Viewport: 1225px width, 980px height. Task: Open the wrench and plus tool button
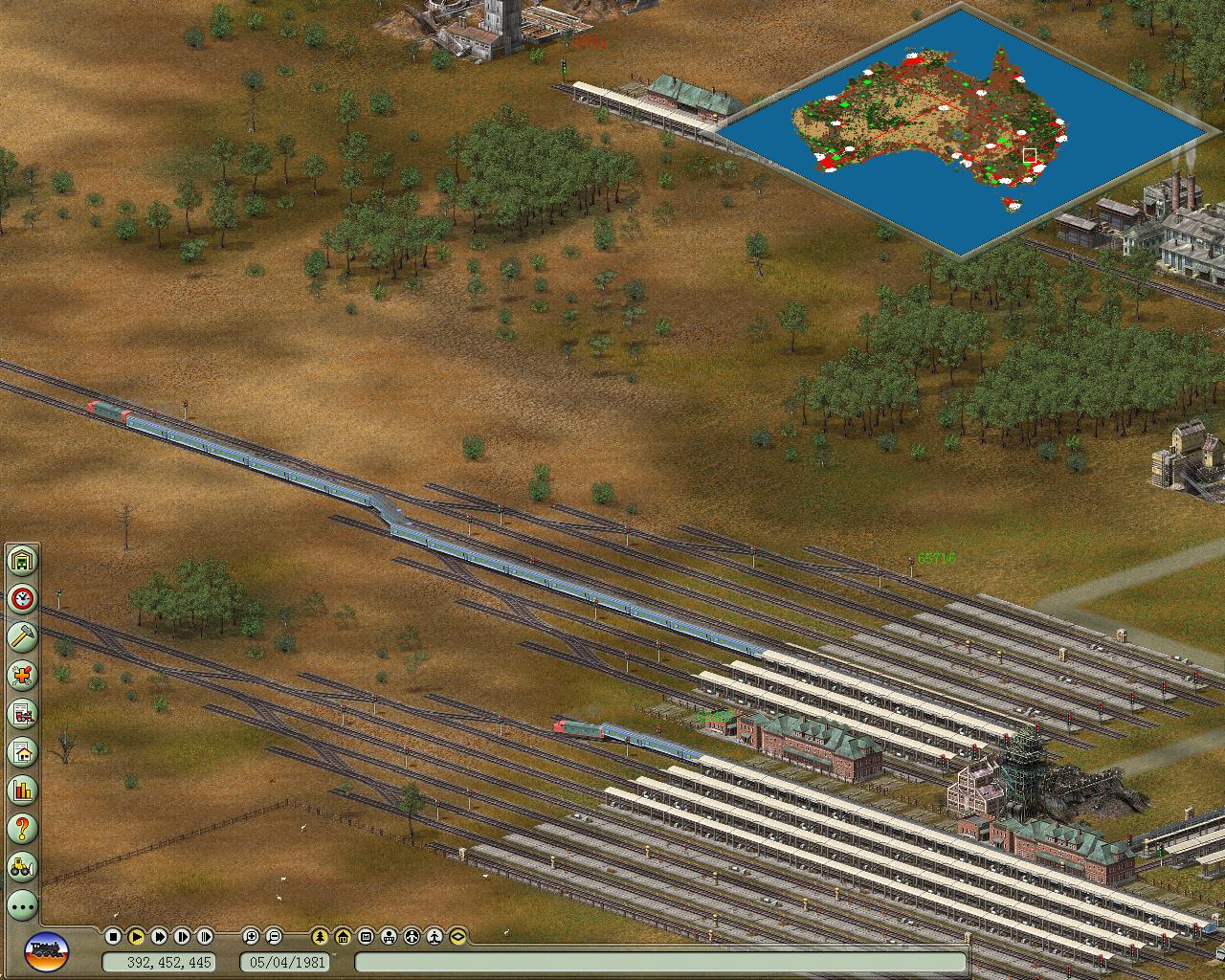(22, 676)
